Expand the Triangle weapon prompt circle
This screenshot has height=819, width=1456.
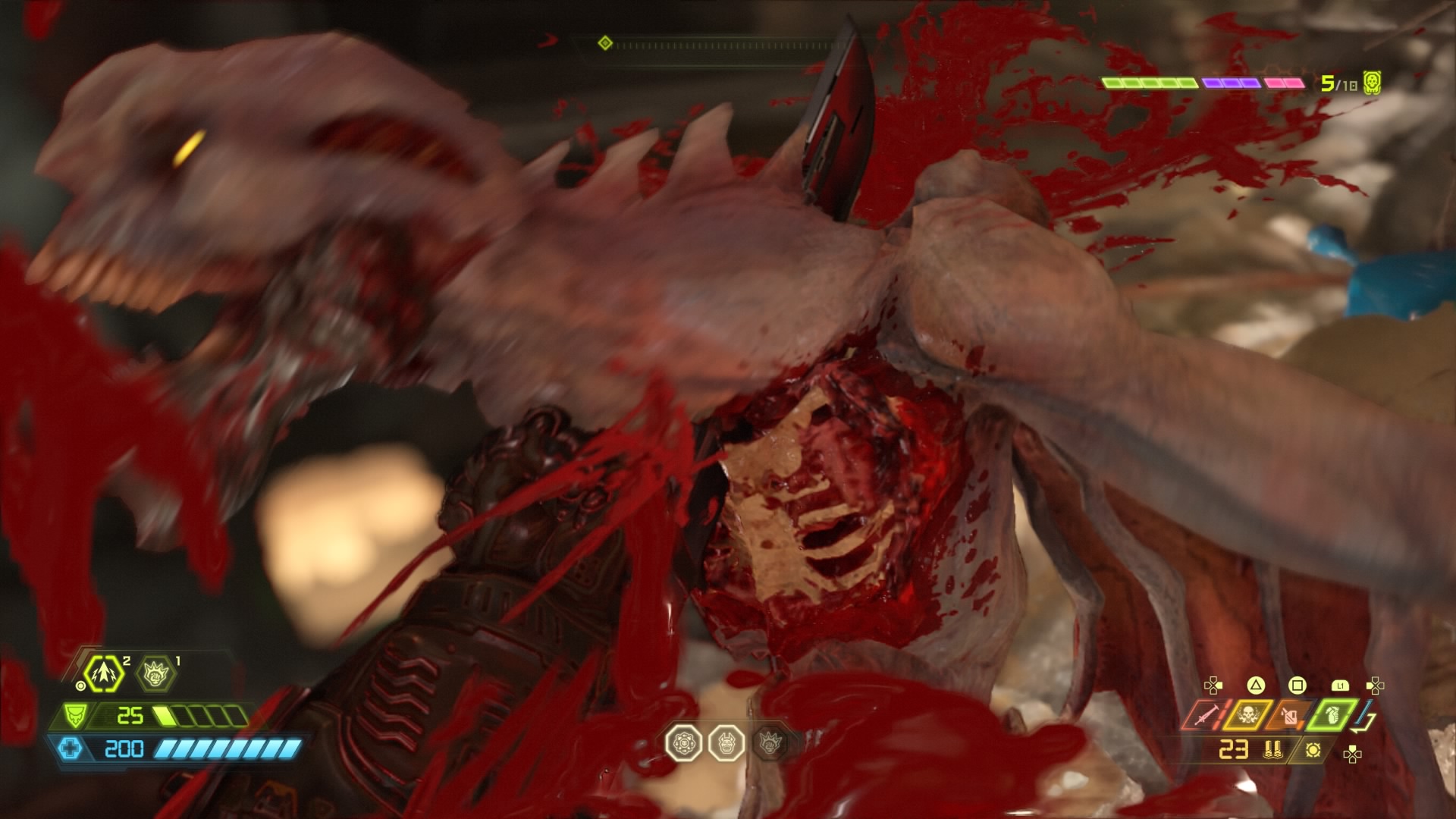click(1255, 685)
